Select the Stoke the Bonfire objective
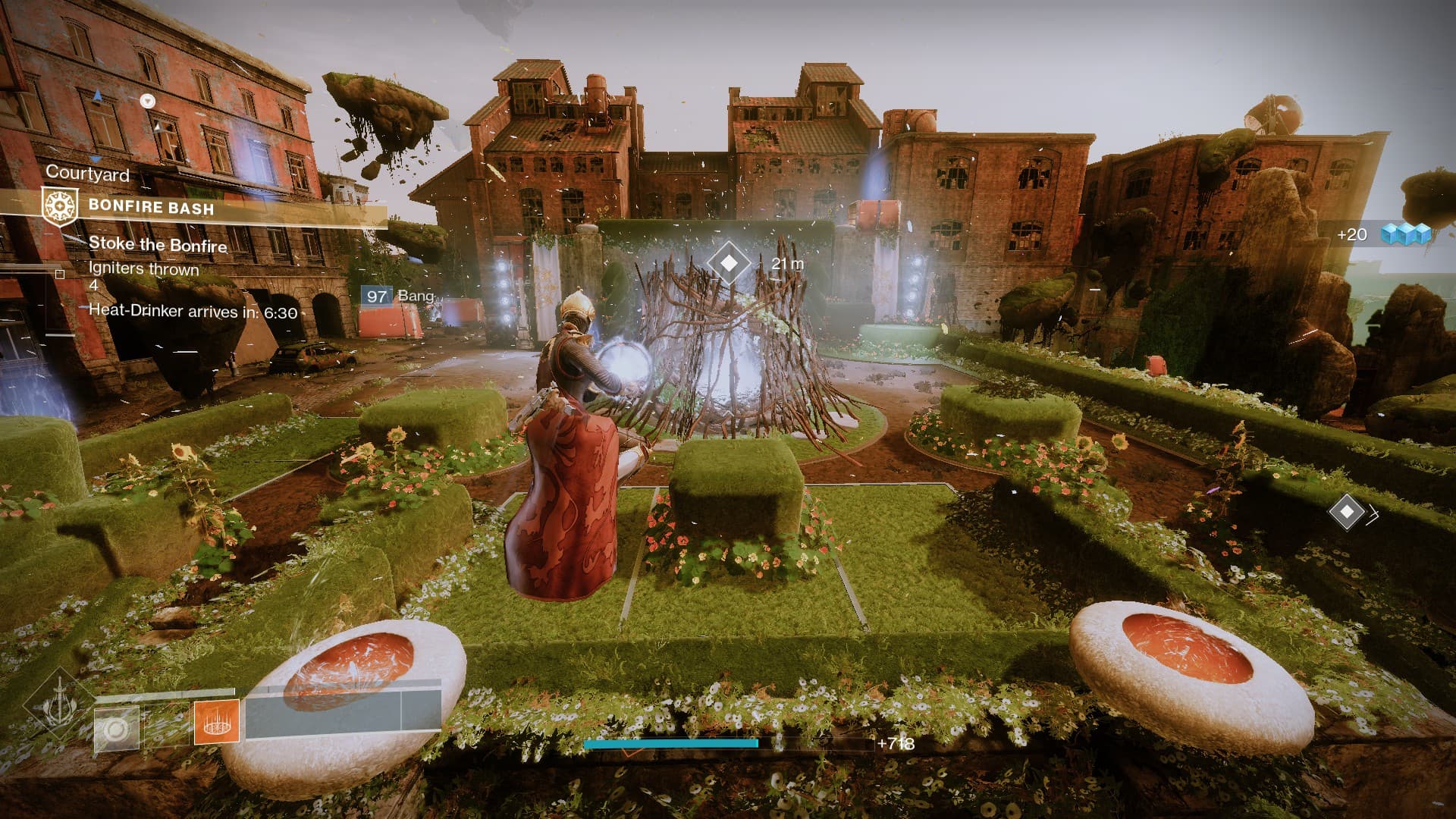The width and height of the screenshot is (1456, 819). click(x=158, y=244)
